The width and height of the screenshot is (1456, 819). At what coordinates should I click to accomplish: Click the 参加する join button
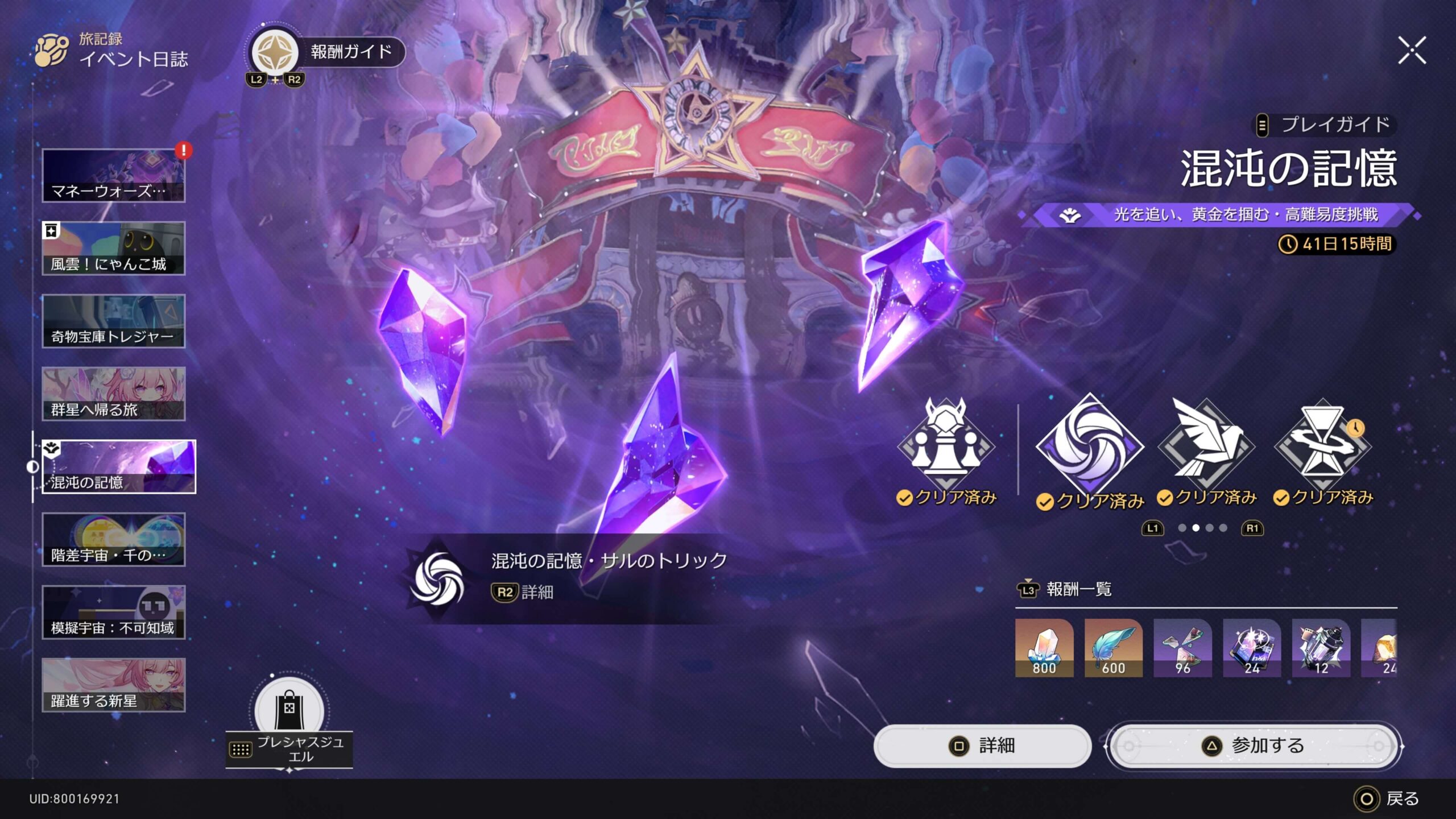coord(1254,746)
